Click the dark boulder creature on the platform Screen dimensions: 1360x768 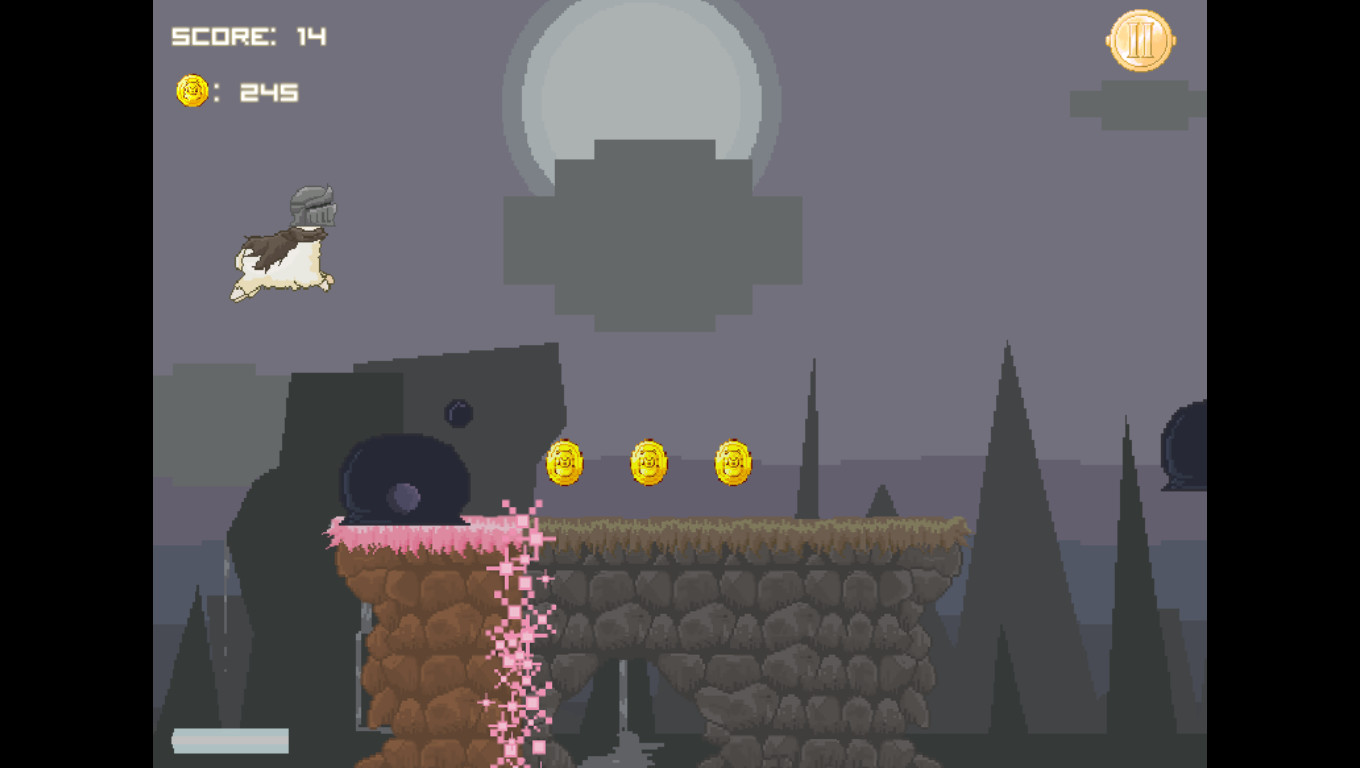coord(405,475)
